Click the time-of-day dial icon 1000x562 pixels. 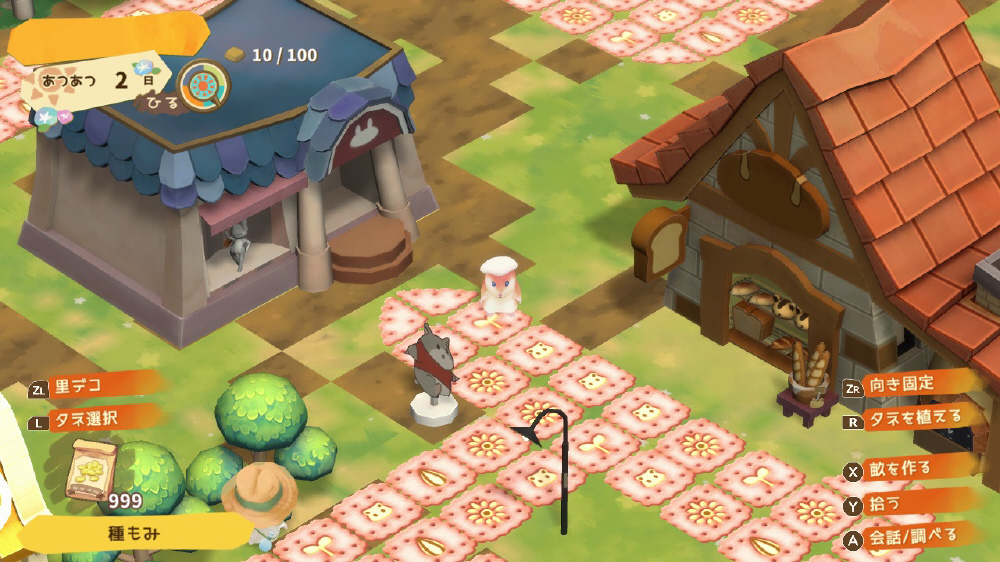204,85
